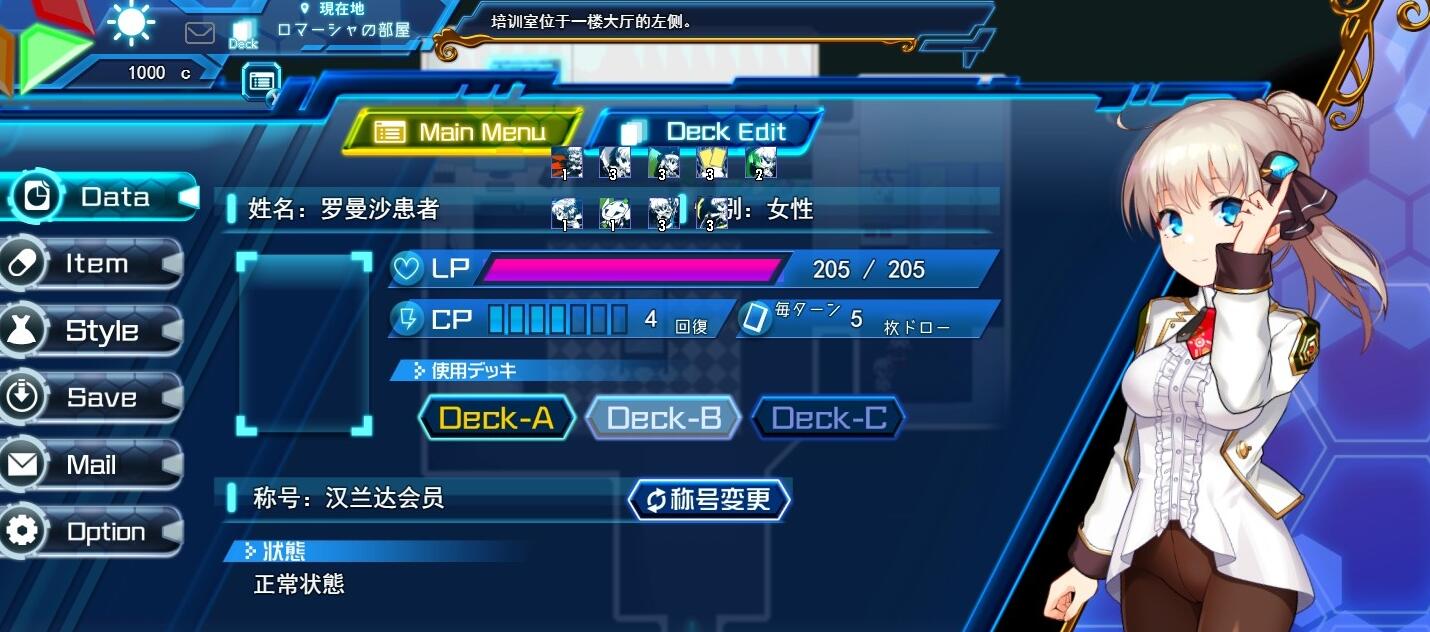
Task: Open the envelope mail icon at top
Action: tap(200, 33)
